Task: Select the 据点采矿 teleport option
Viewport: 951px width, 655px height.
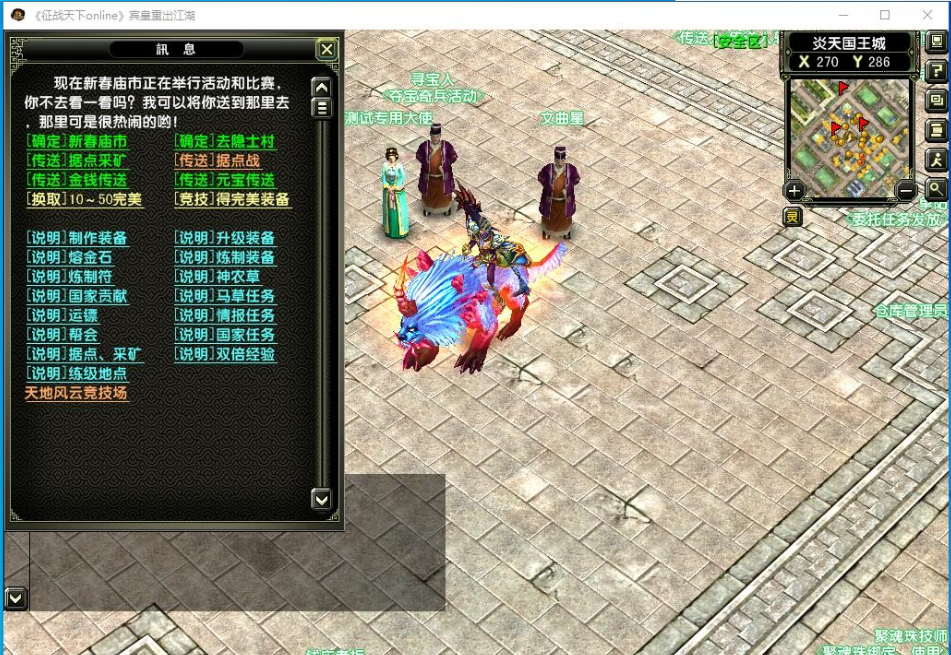Action: coord(77,161)
